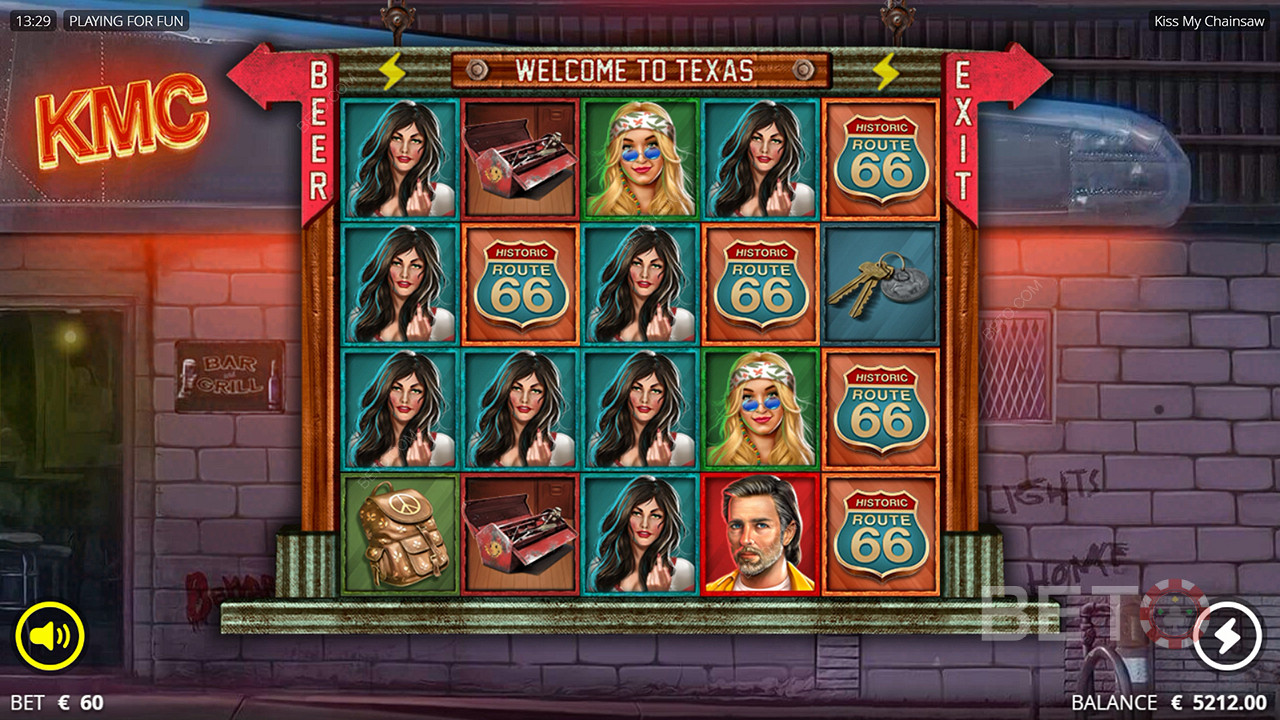Viewport: 1280px width, 720px height.
Task: Toggle the sound with the speaker button
Action: pyautogui.click(x=50, y=636)
